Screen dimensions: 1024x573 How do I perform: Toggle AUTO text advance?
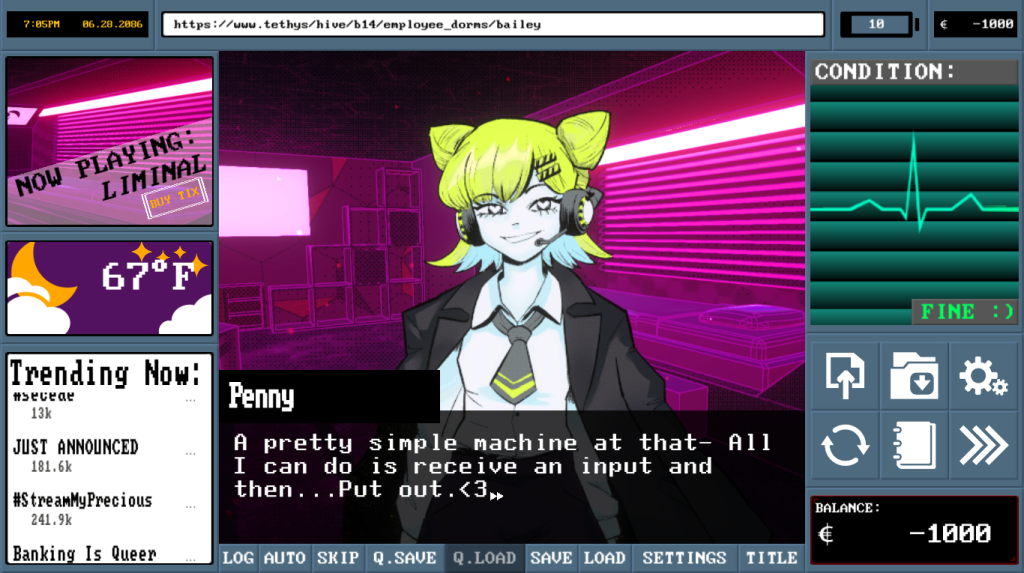tap(284, 558)
